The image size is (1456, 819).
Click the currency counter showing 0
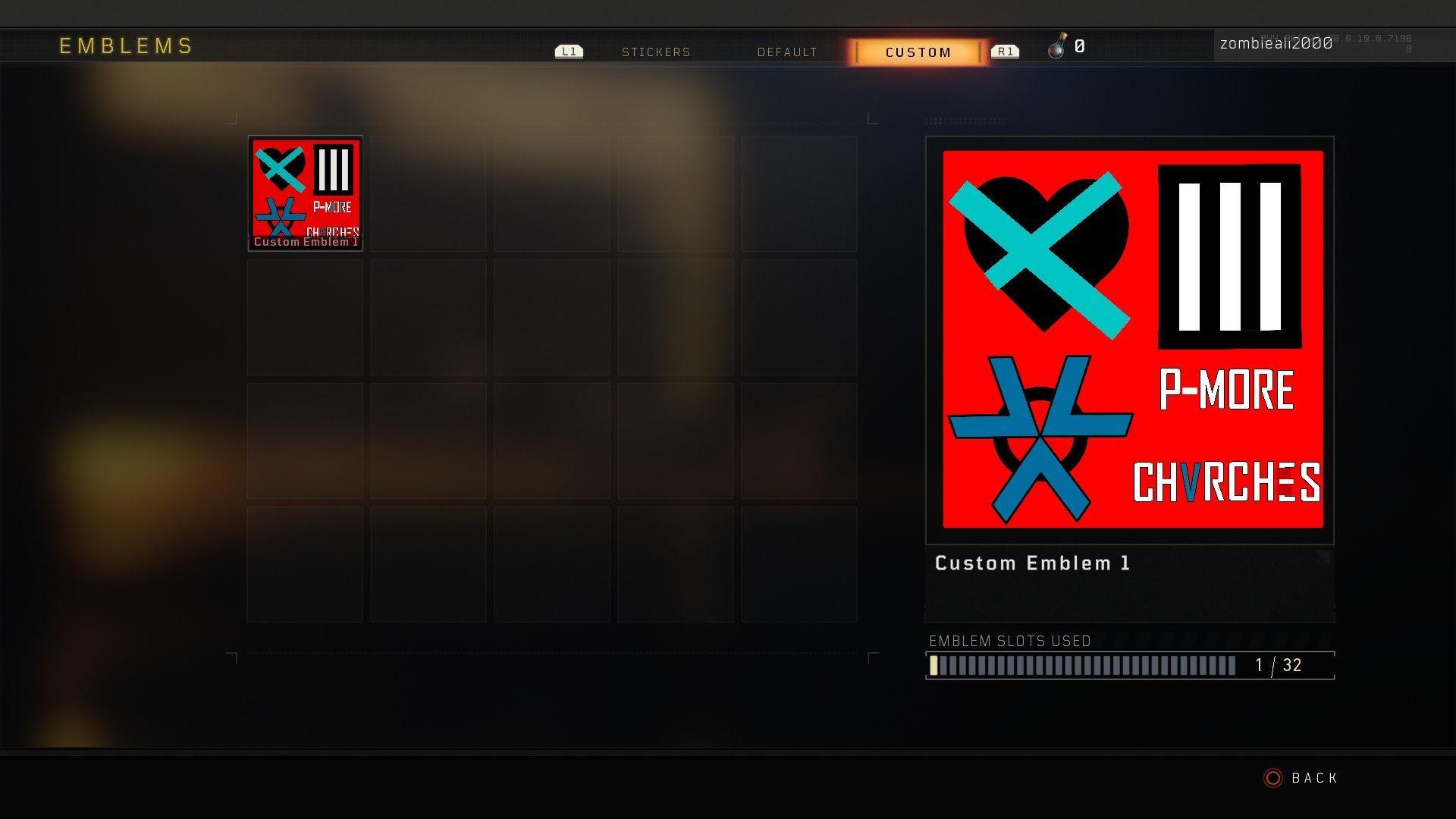click(x=1079, y=47)
